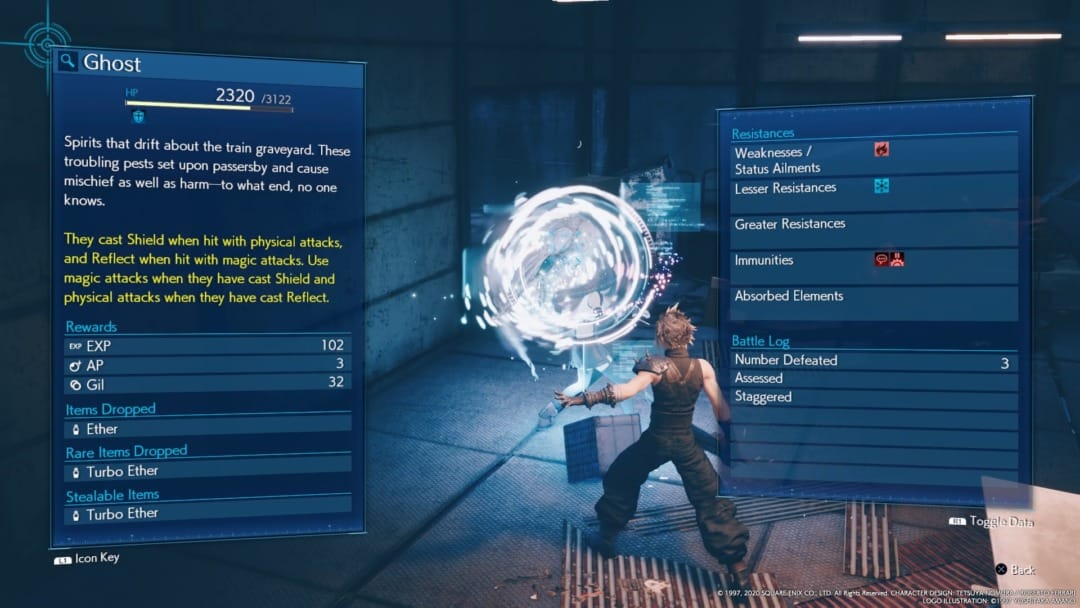Click the ice lesser resistance icon
The width and height of the screenshot is (1080, 608).
click(x=881, y=186)
